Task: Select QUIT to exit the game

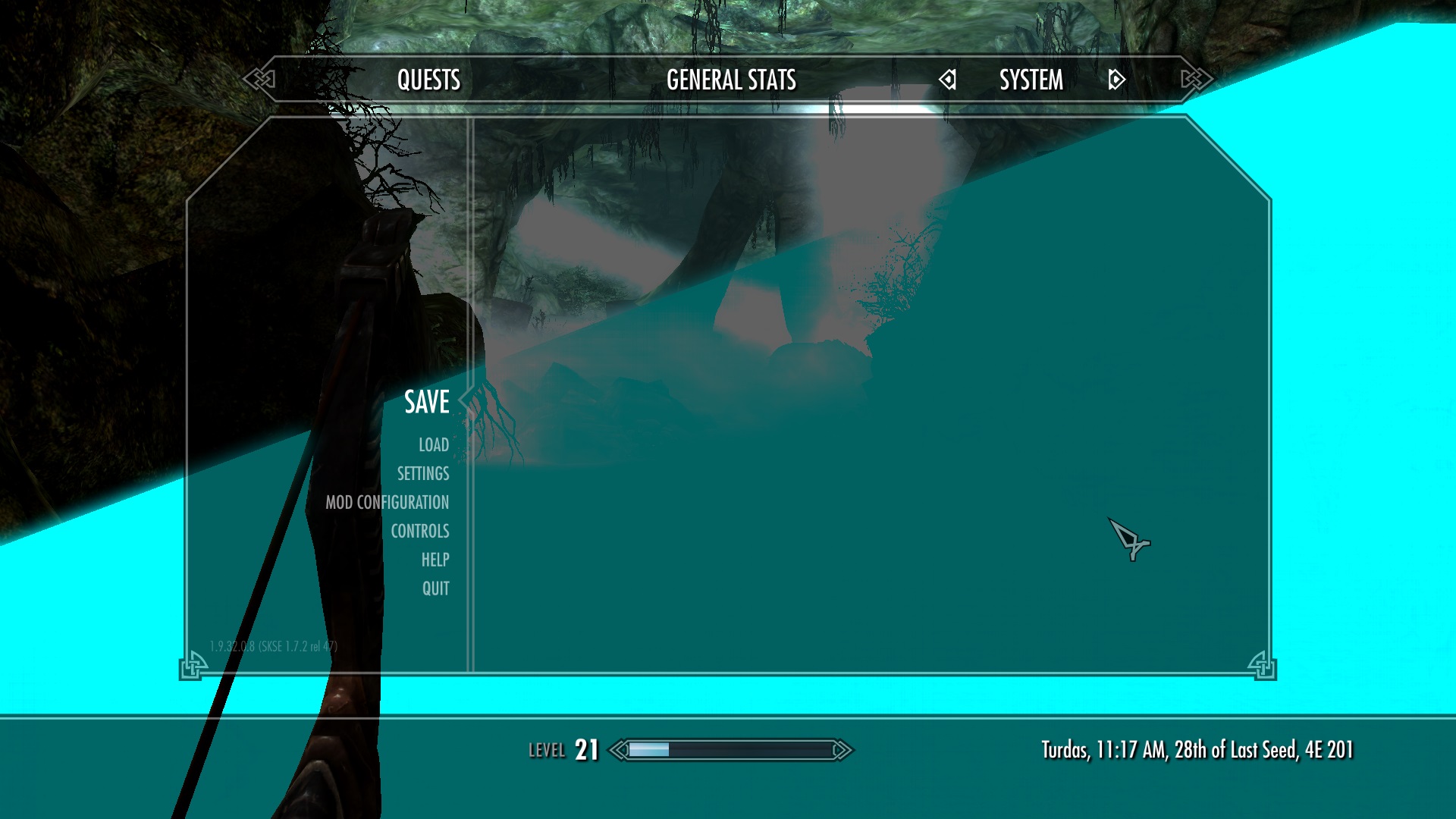Action: click(435, 588)
